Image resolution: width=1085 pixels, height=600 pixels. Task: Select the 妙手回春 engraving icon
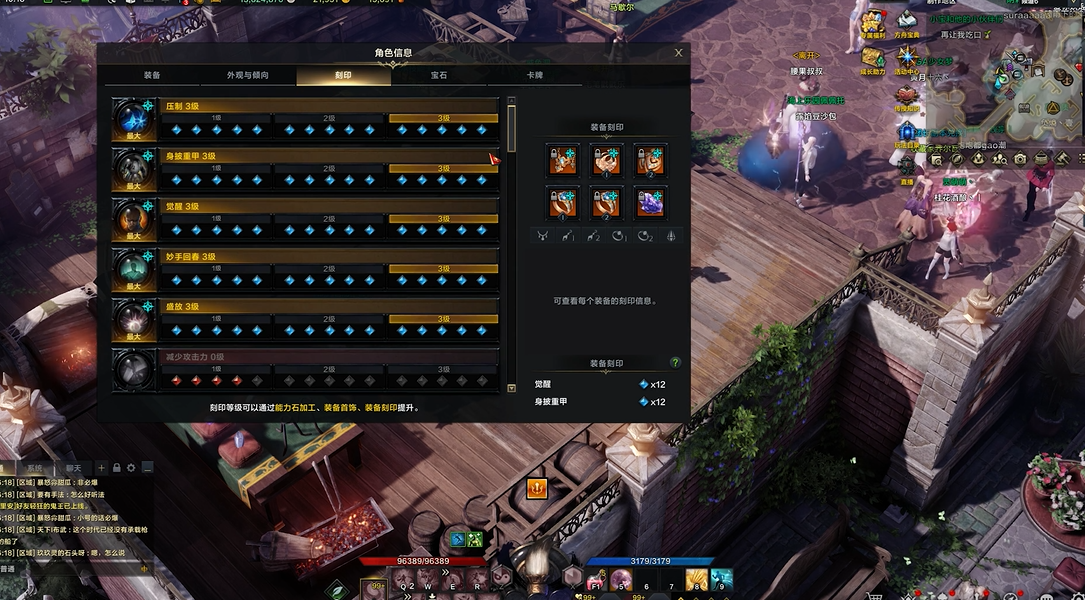pyautogui.click(x=133, y=268)
